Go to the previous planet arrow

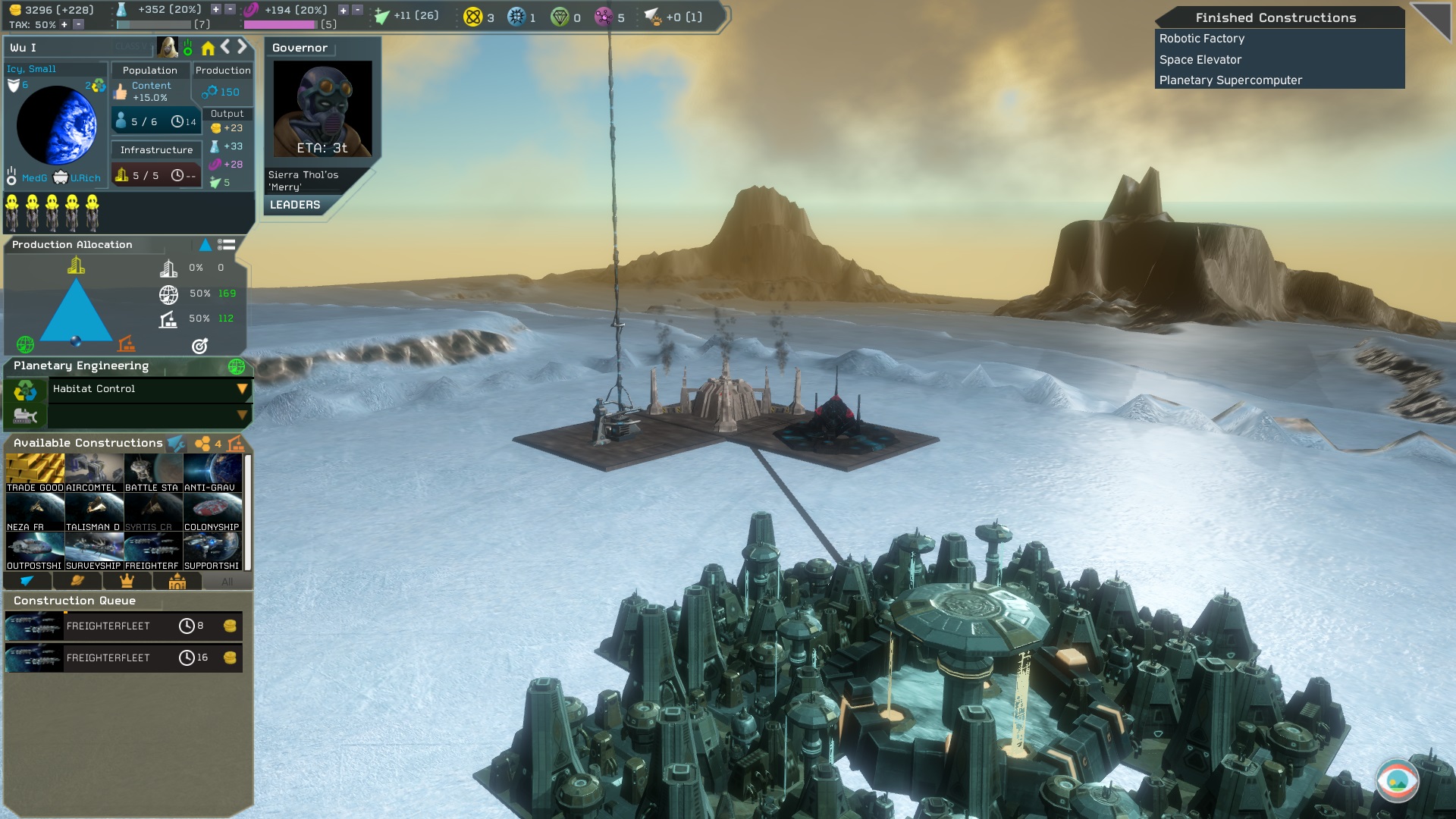(x=225, y=47)
